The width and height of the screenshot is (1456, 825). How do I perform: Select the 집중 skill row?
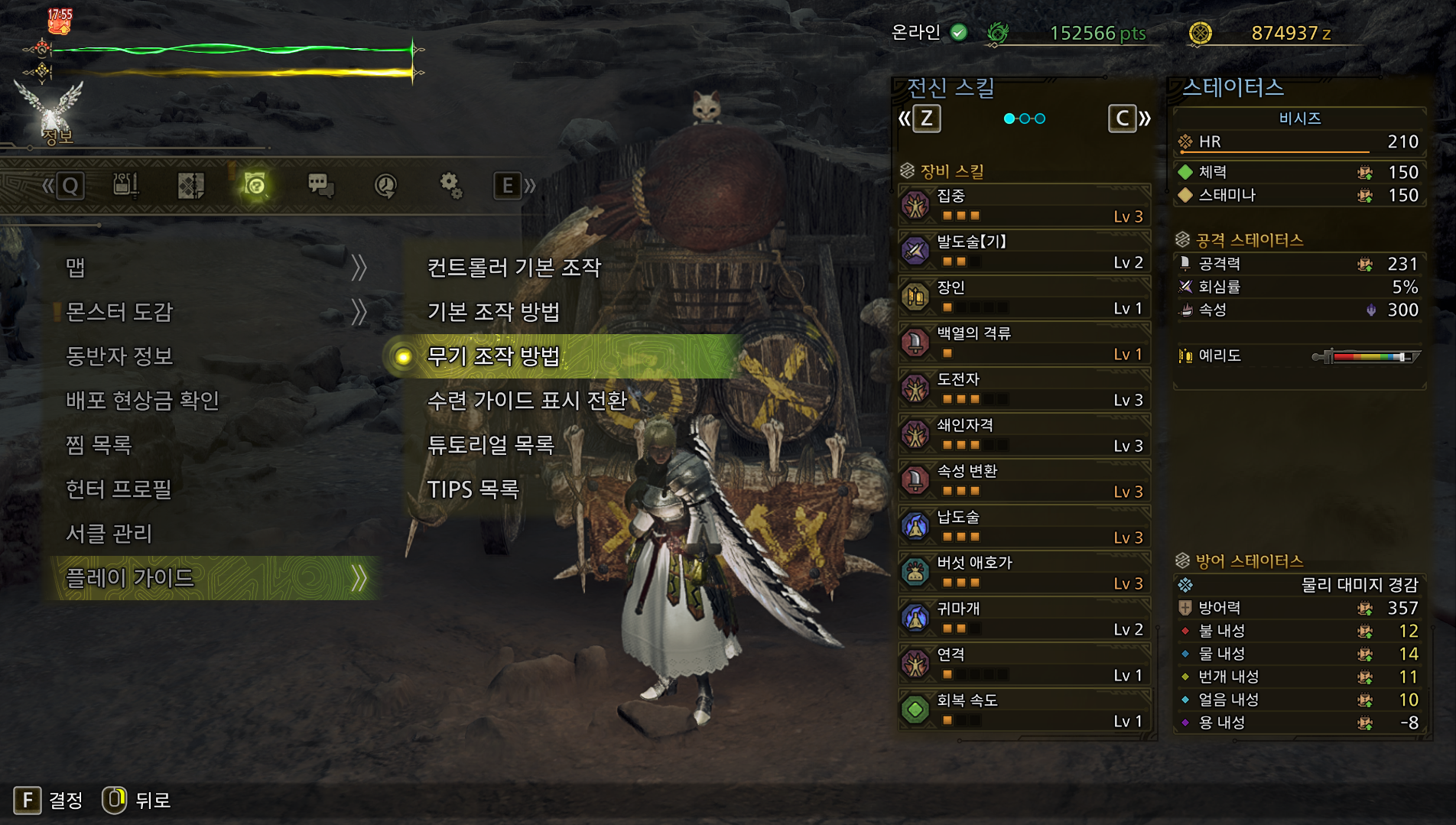(x=1024, y=206)
